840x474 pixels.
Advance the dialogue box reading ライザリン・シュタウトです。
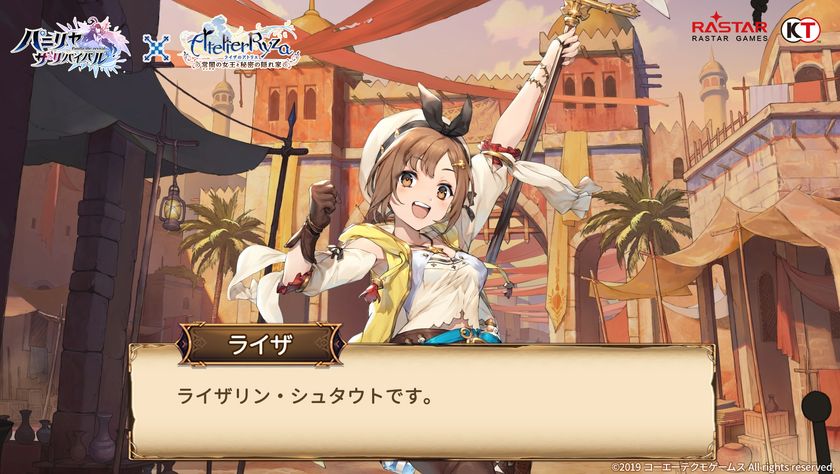click(x=420, y=400)
